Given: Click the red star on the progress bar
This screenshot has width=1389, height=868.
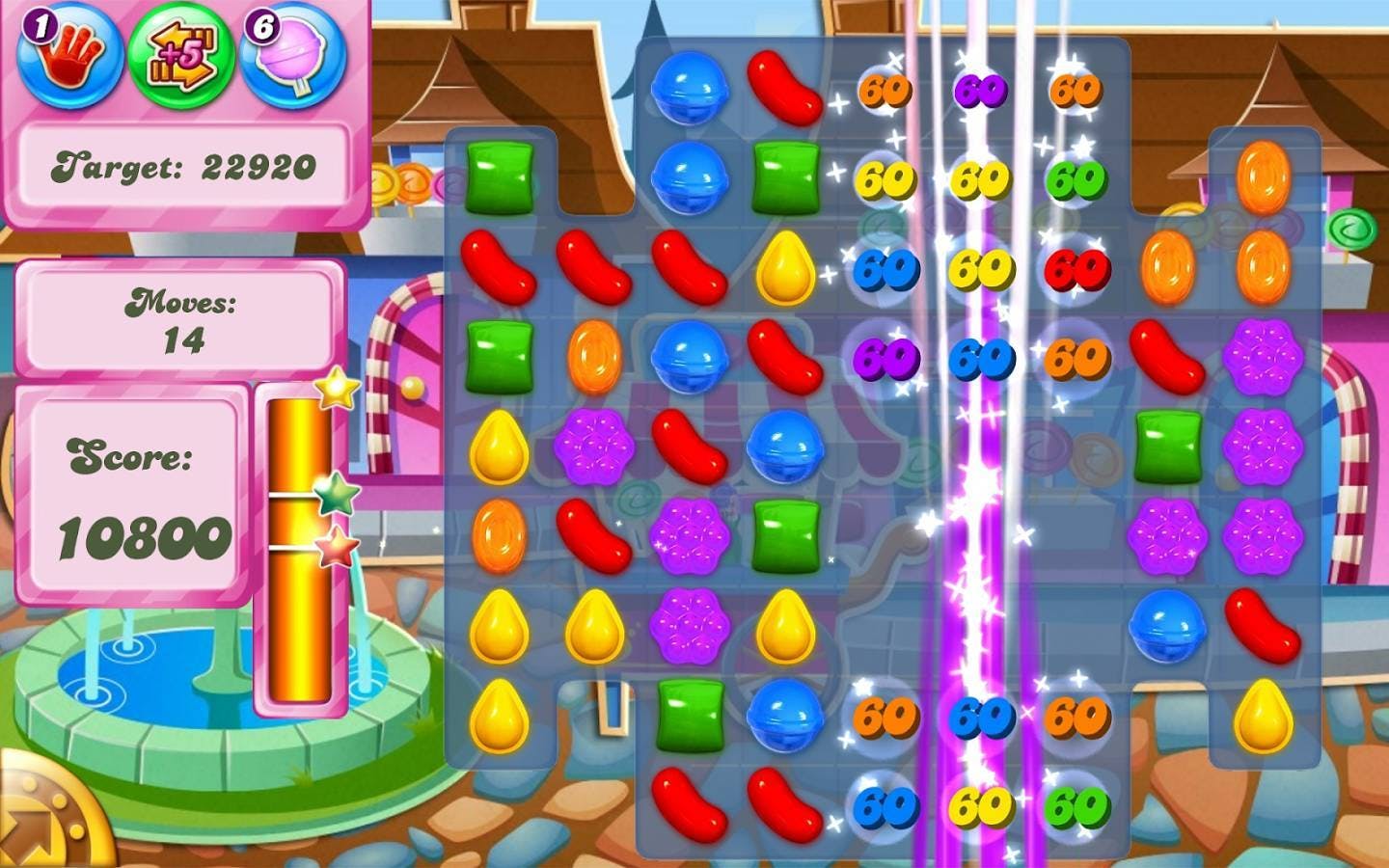Looking at the screenshot, I should [331, 550].
